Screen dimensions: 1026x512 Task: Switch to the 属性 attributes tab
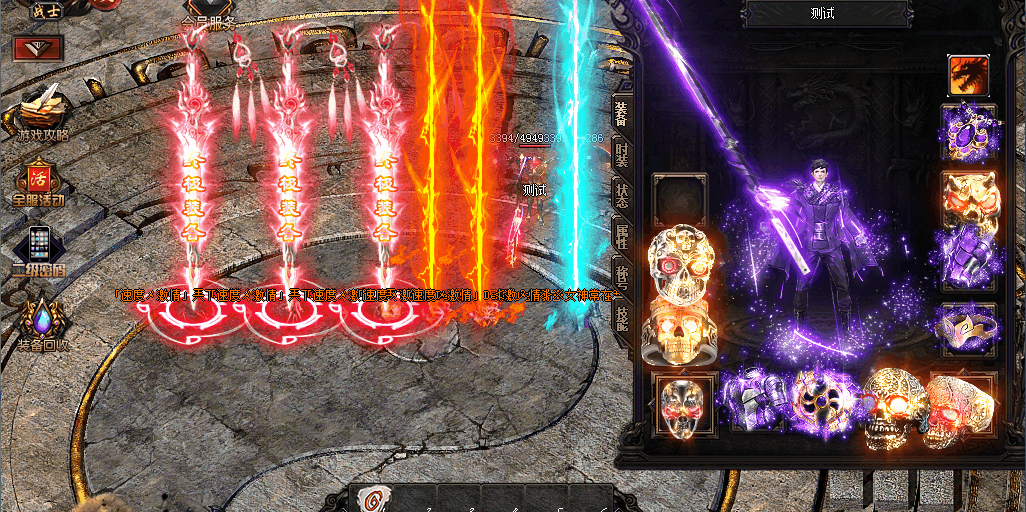622,236
